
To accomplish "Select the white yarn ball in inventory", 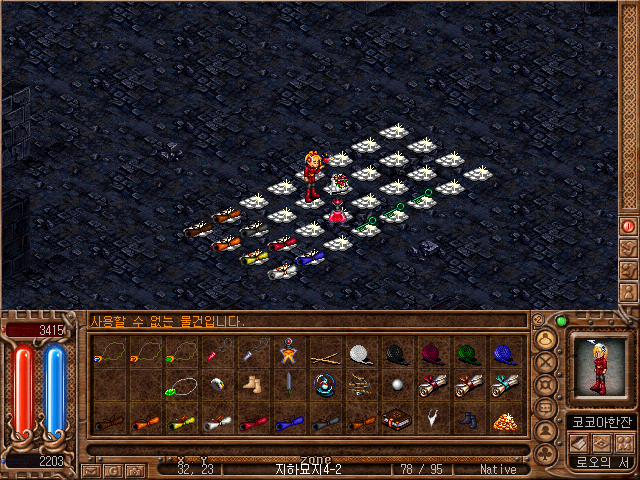I will tap(361, 354).
